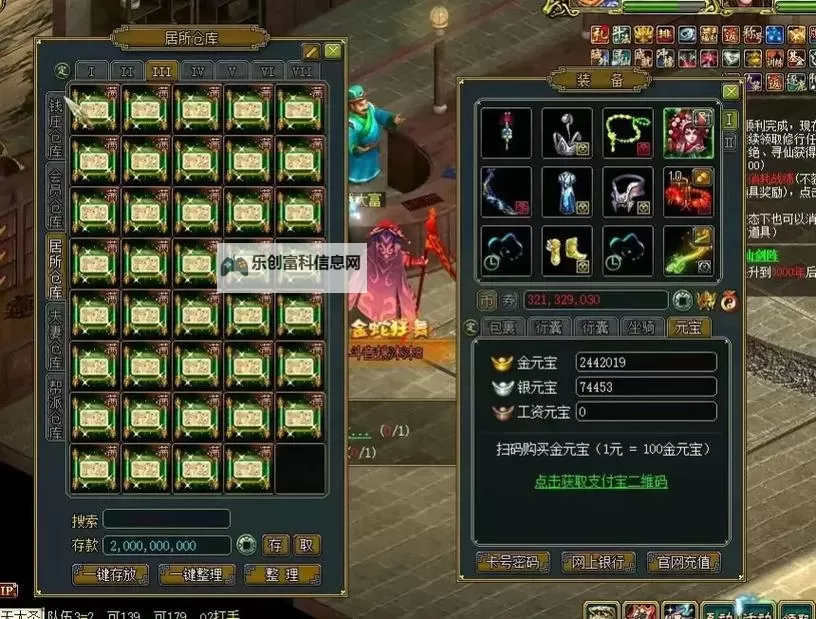Close the 装备 equipment window
The width and height of the screenshot is (816, 619).
(731, 92)
